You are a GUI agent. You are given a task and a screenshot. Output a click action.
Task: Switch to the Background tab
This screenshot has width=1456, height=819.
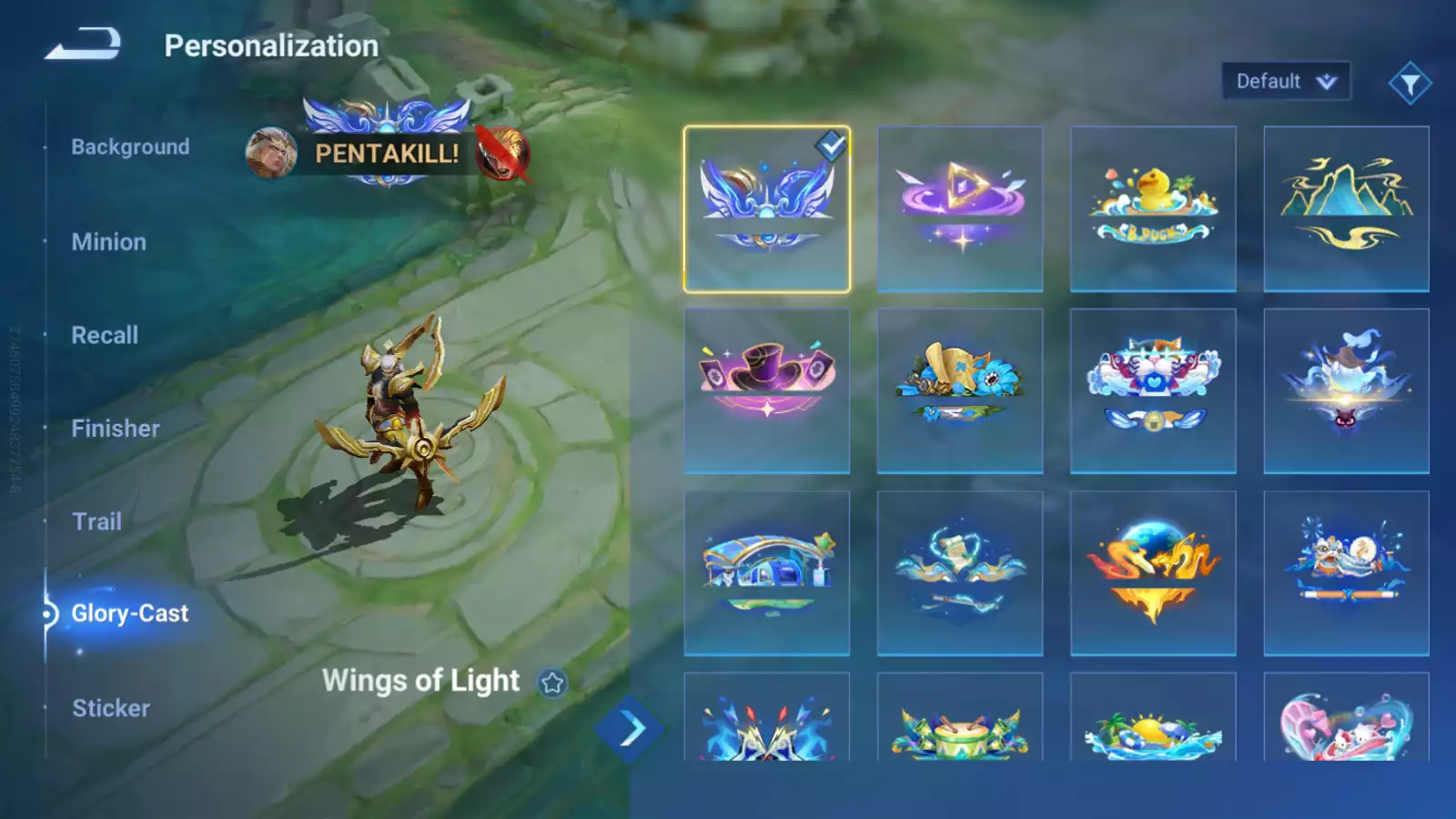point(130,147)
